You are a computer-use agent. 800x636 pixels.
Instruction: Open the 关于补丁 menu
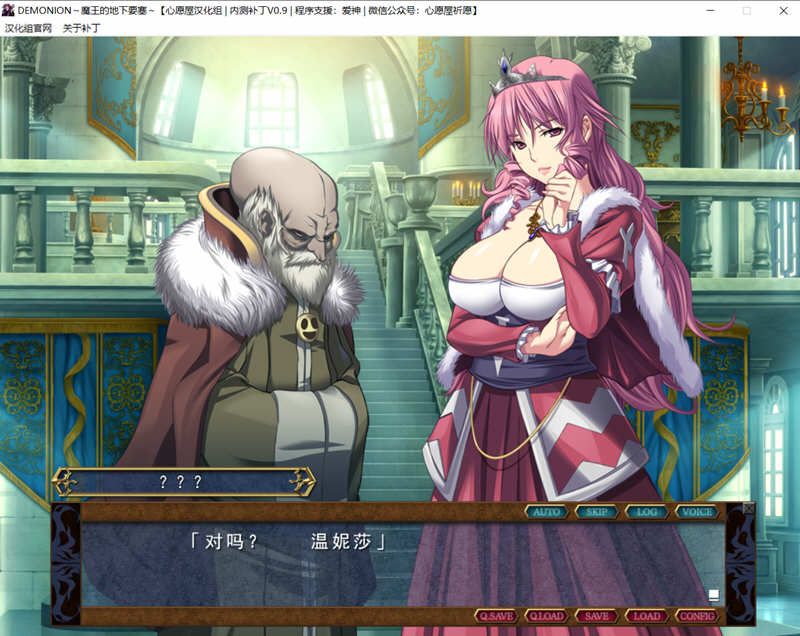point(82,28)
